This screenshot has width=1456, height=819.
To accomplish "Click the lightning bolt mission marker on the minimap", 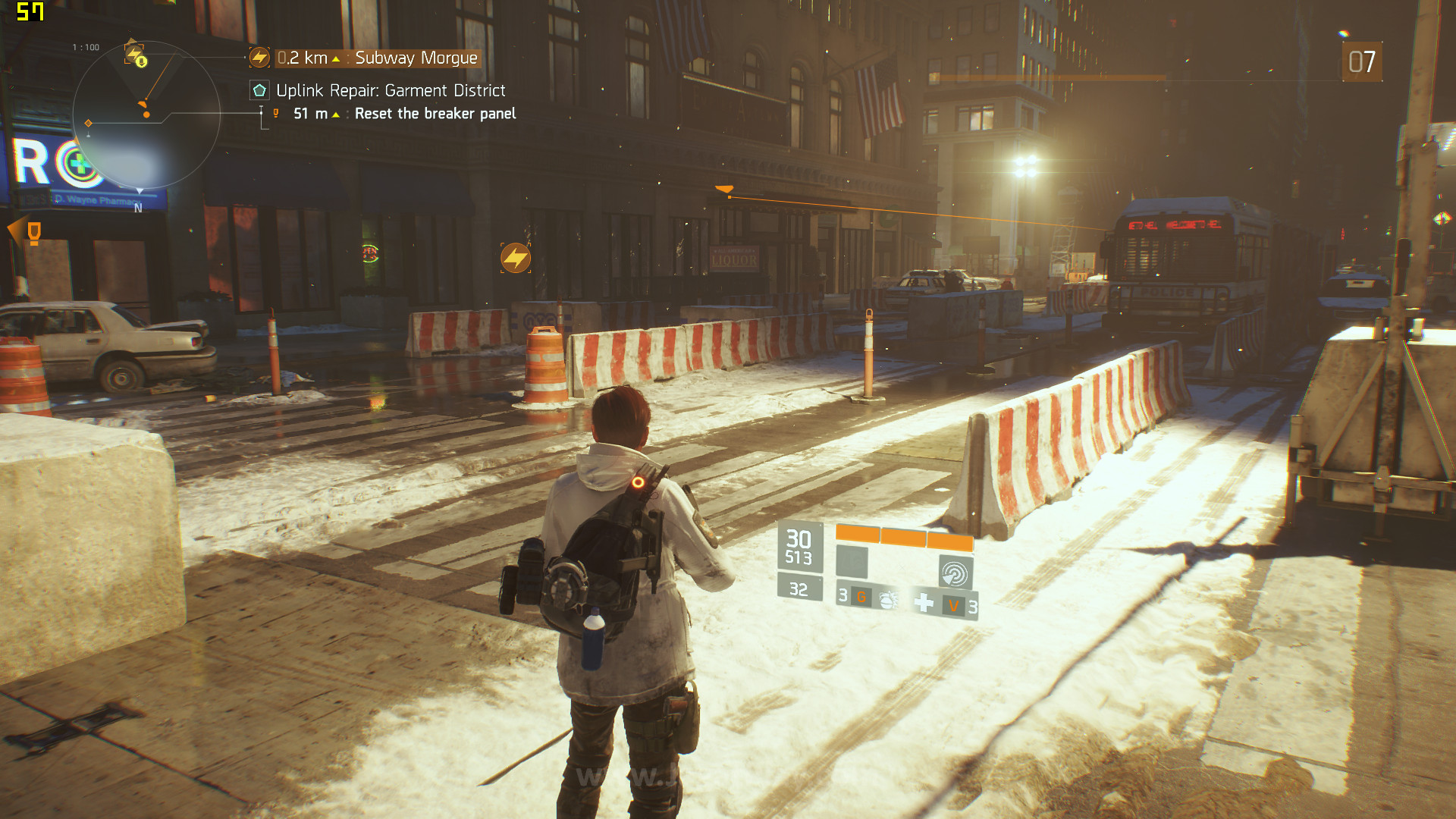I will click(134, 54).
